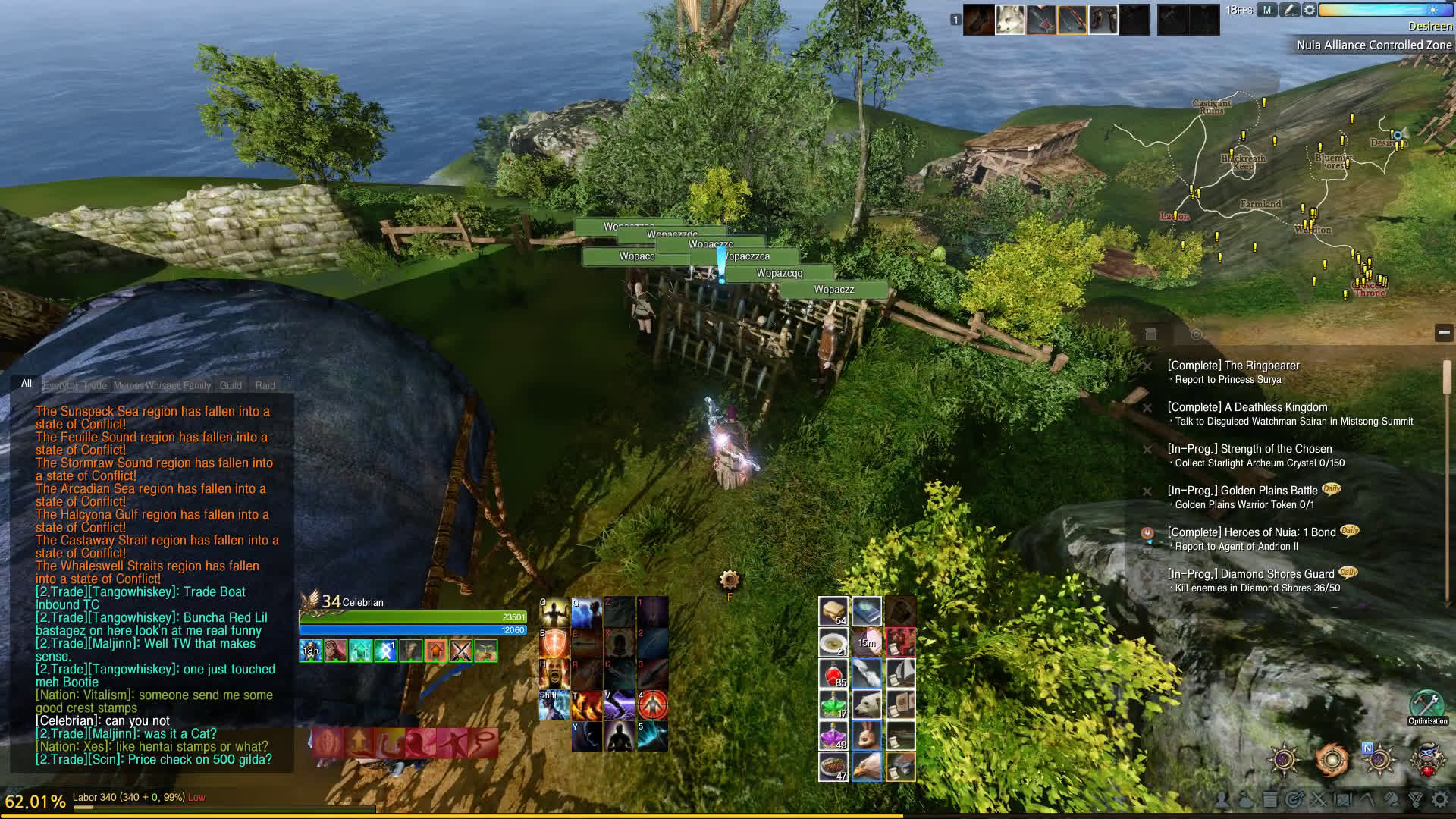The width and height of the screenshot is (1456, 819).
Task: Switch to the Guild chat tab
Action: (231, 385)
